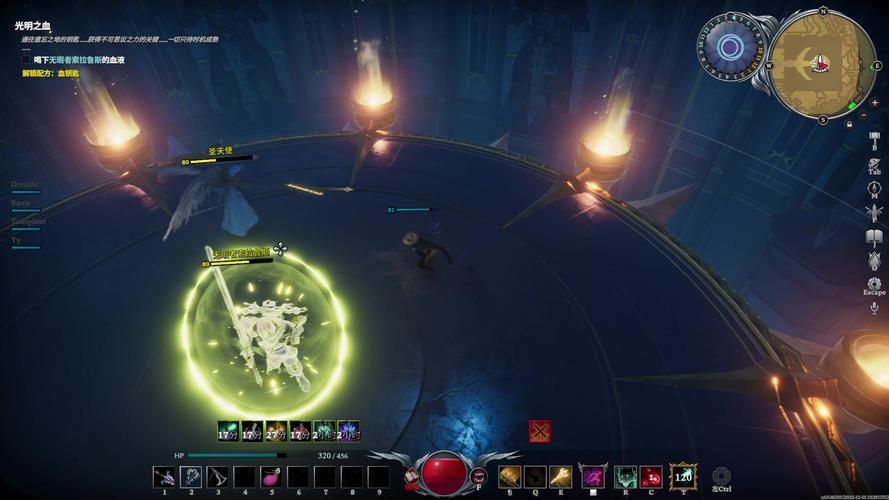889x500 pixels.
Task: Click the circular minimap
Action: point(820,64)
